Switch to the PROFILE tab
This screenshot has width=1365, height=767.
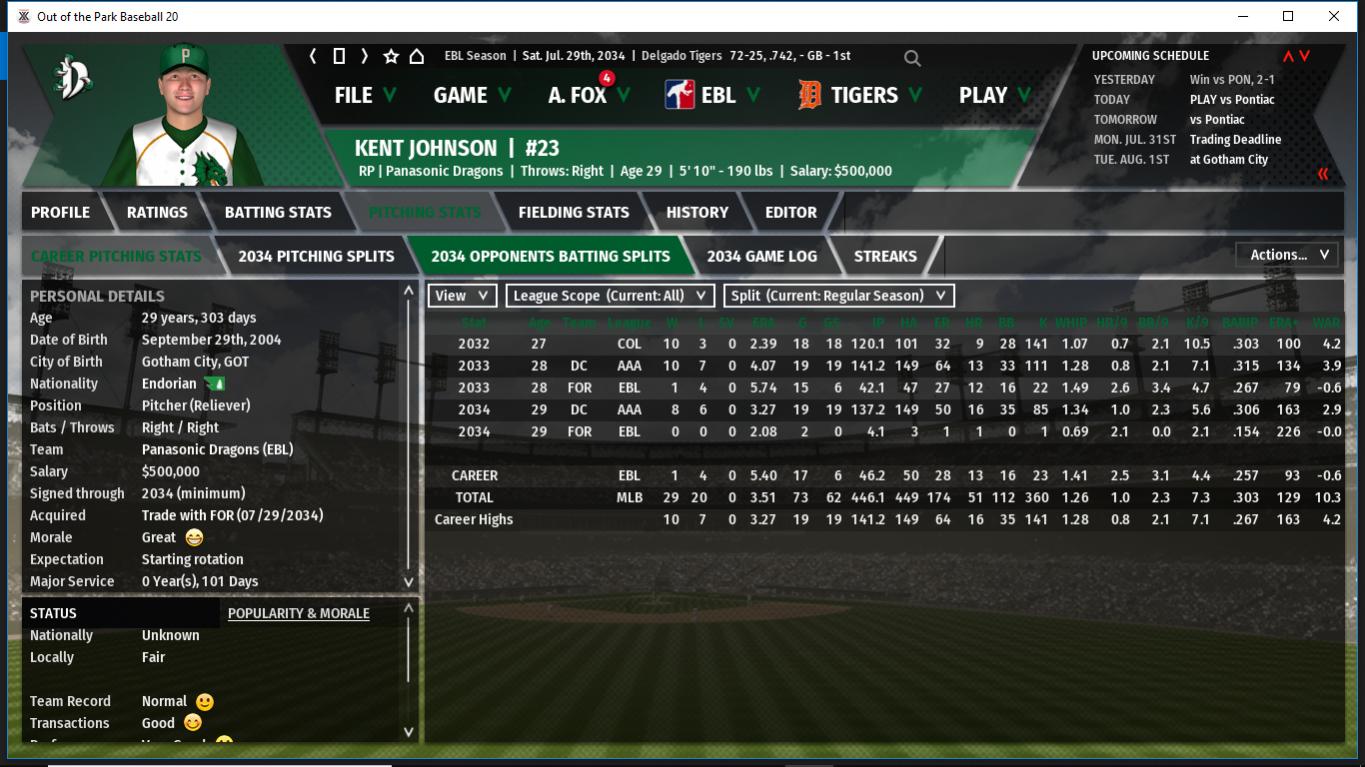coord(60,212)
